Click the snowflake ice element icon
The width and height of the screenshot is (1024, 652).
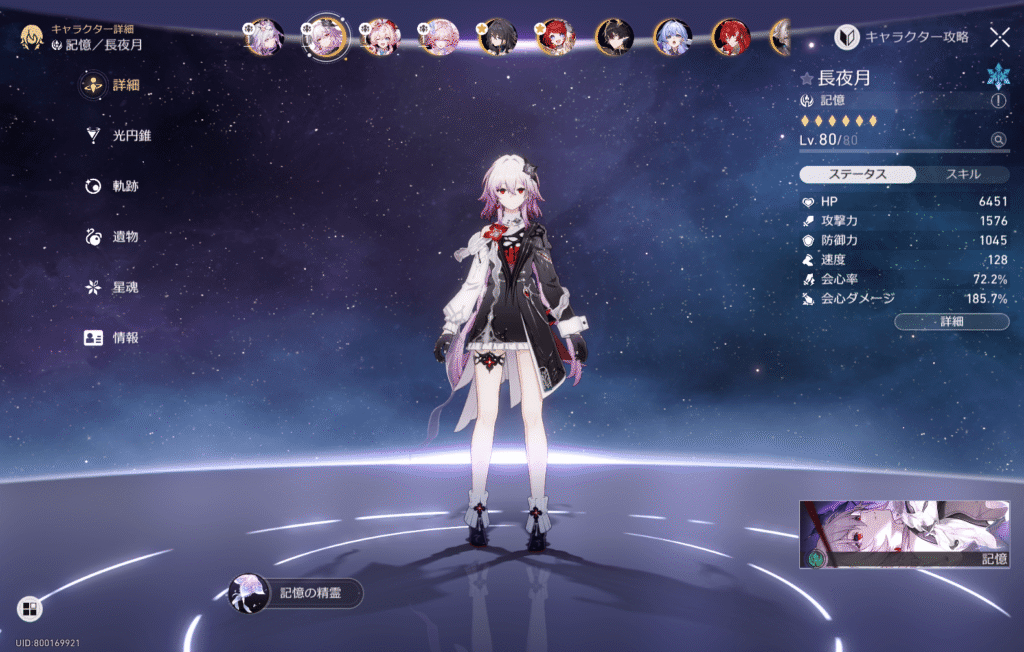(998, 76)
